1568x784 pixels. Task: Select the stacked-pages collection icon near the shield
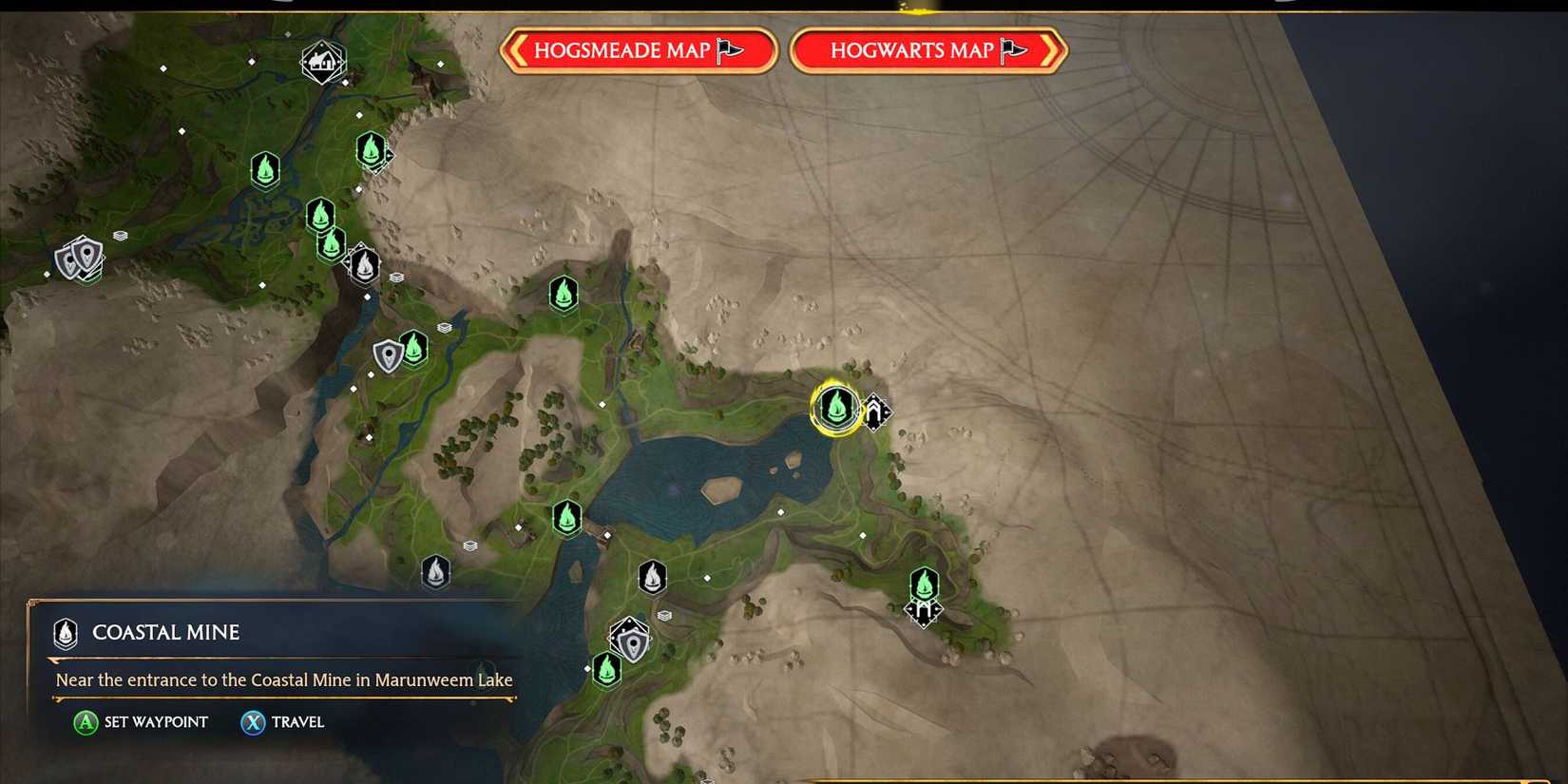[444, 326]
